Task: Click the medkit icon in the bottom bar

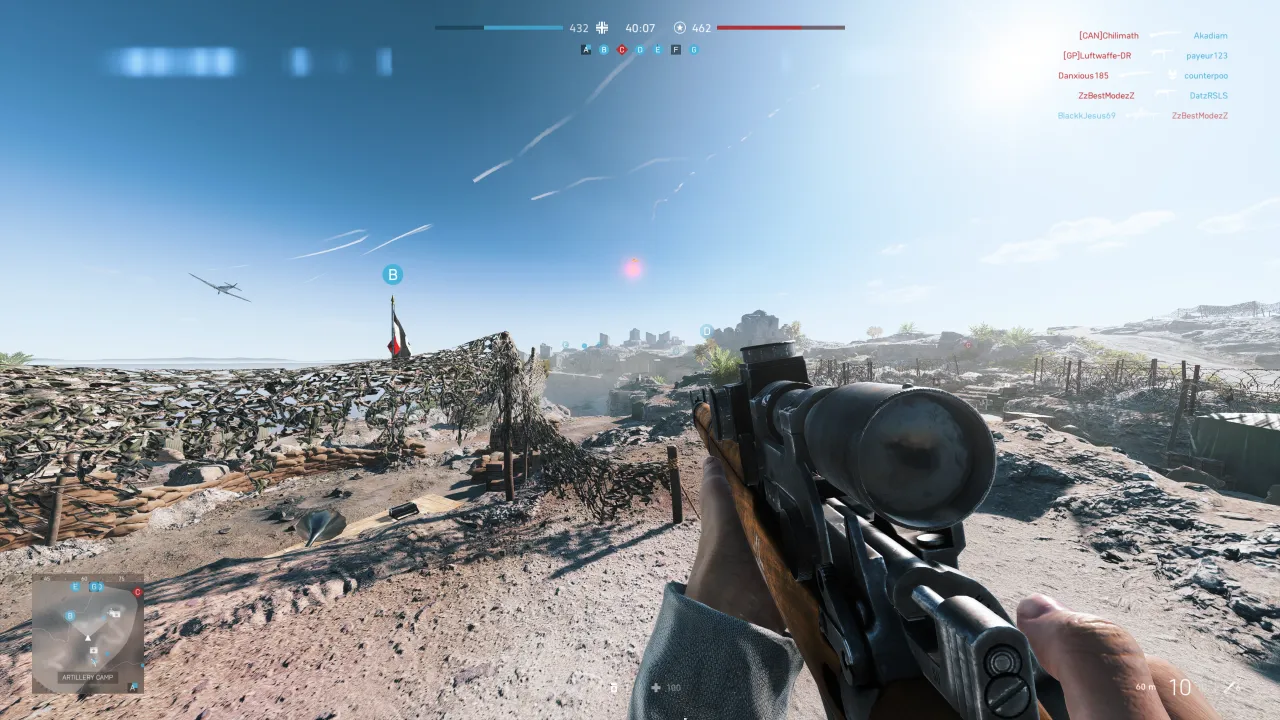Action: tap(656, 687)
